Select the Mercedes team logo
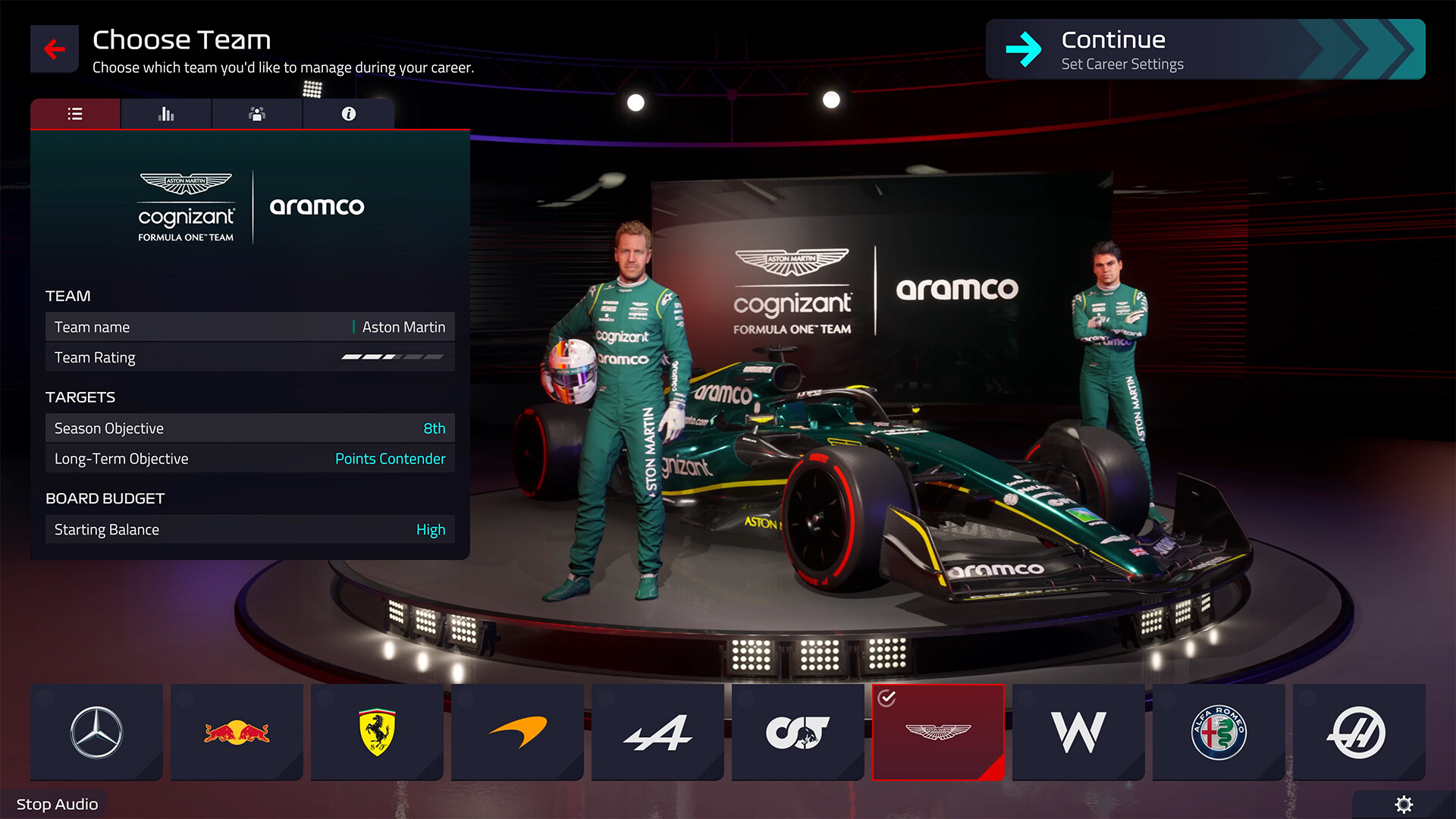Viewport: 1456px width, 819px height. 96,731
